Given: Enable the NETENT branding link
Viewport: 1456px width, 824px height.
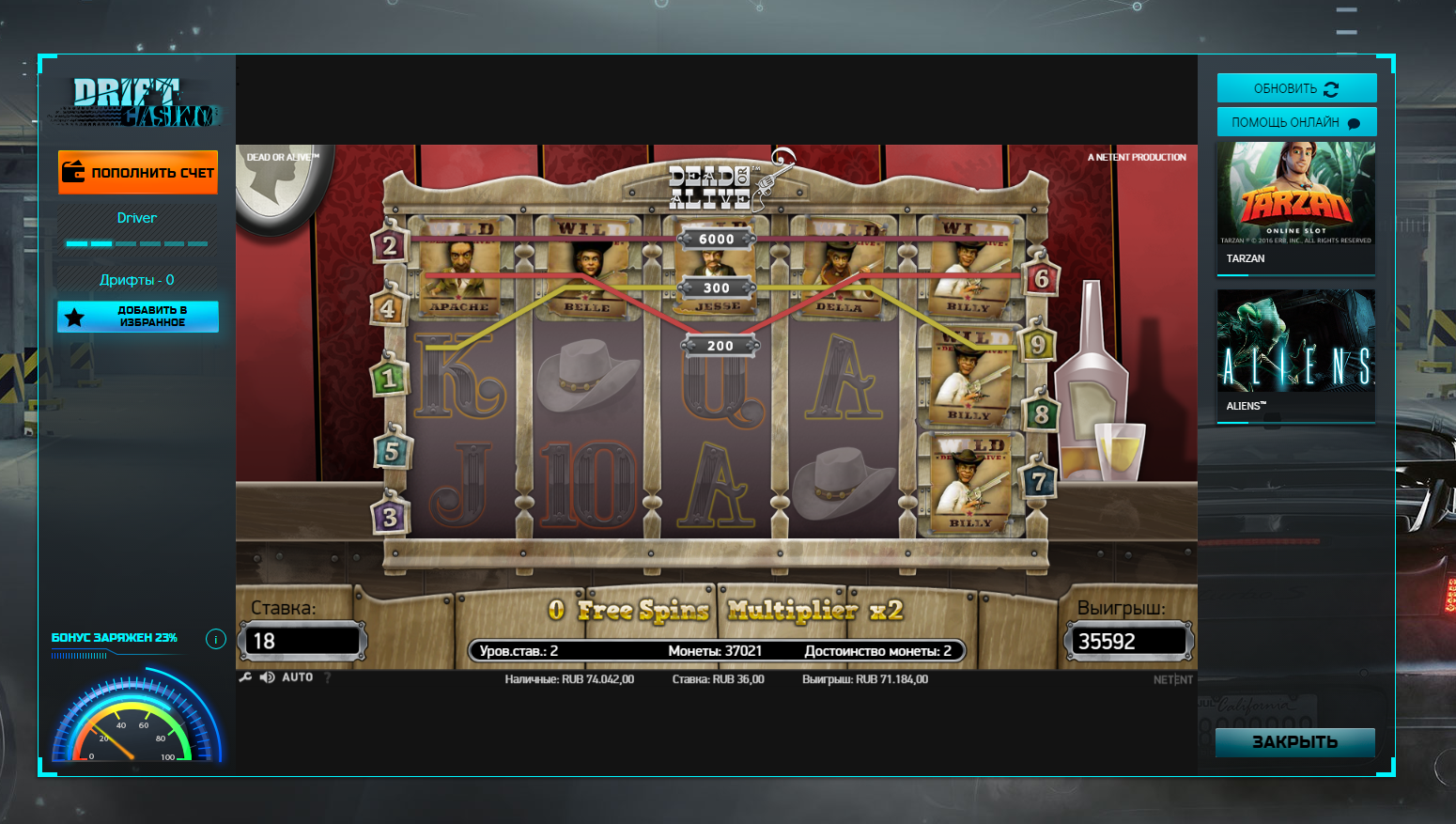Looking at the screenshot, I should click(x=1171, y=678).
